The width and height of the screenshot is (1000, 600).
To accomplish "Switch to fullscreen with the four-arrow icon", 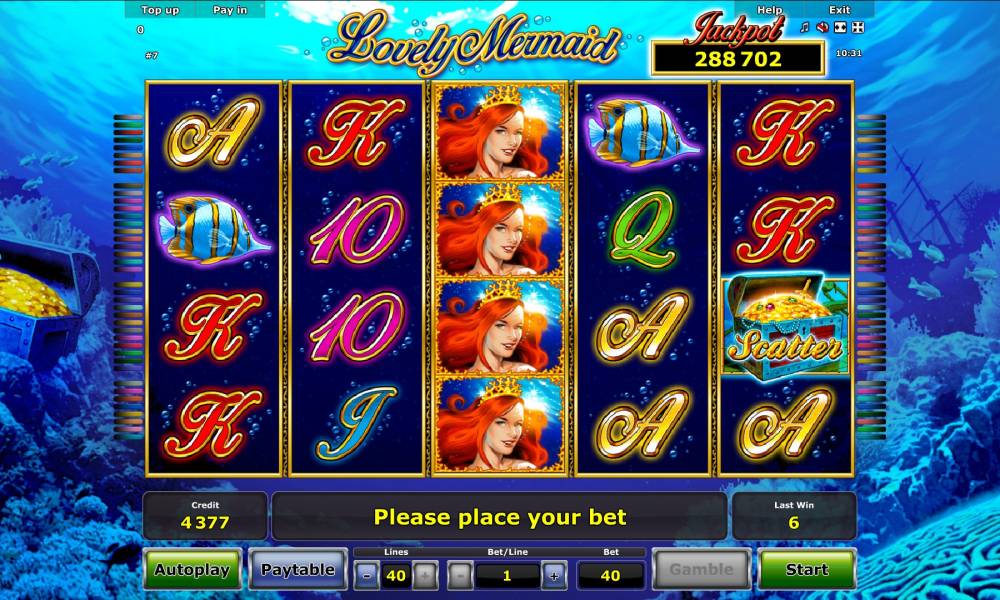I will (x=856, y=28).
